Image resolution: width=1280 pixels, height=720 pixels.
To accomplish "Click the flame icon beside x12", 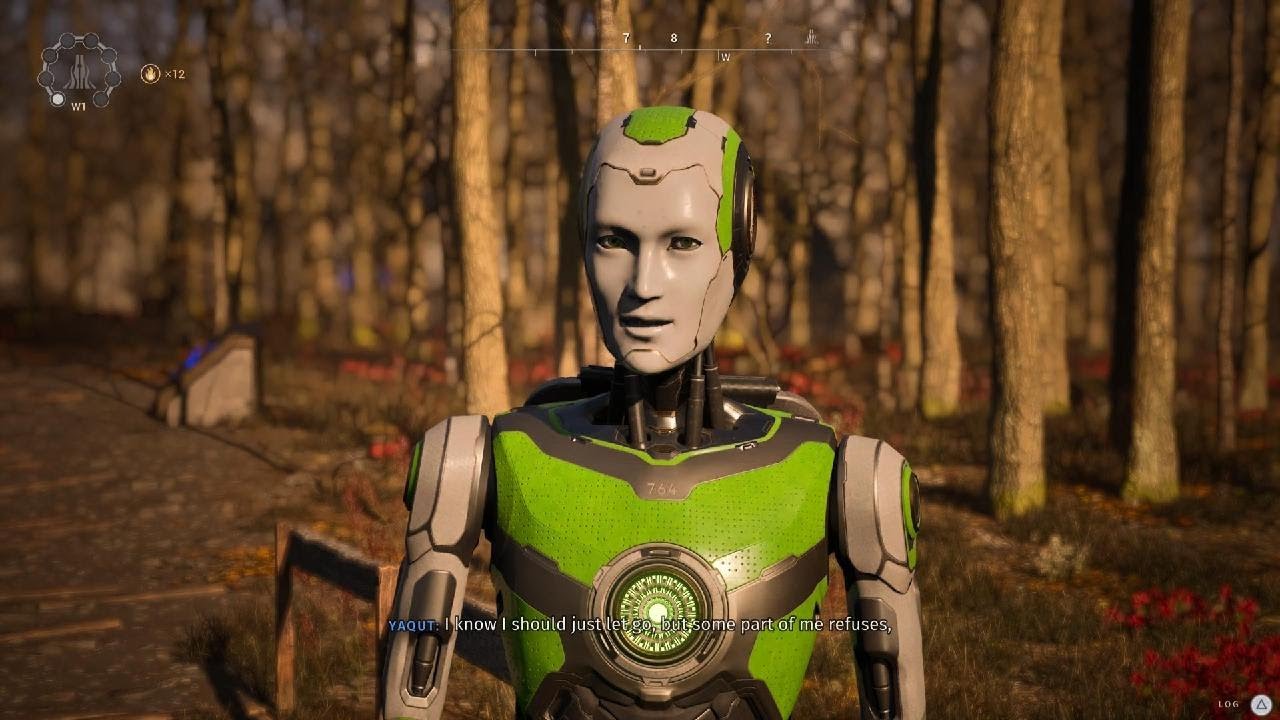I will pos(150,73).
